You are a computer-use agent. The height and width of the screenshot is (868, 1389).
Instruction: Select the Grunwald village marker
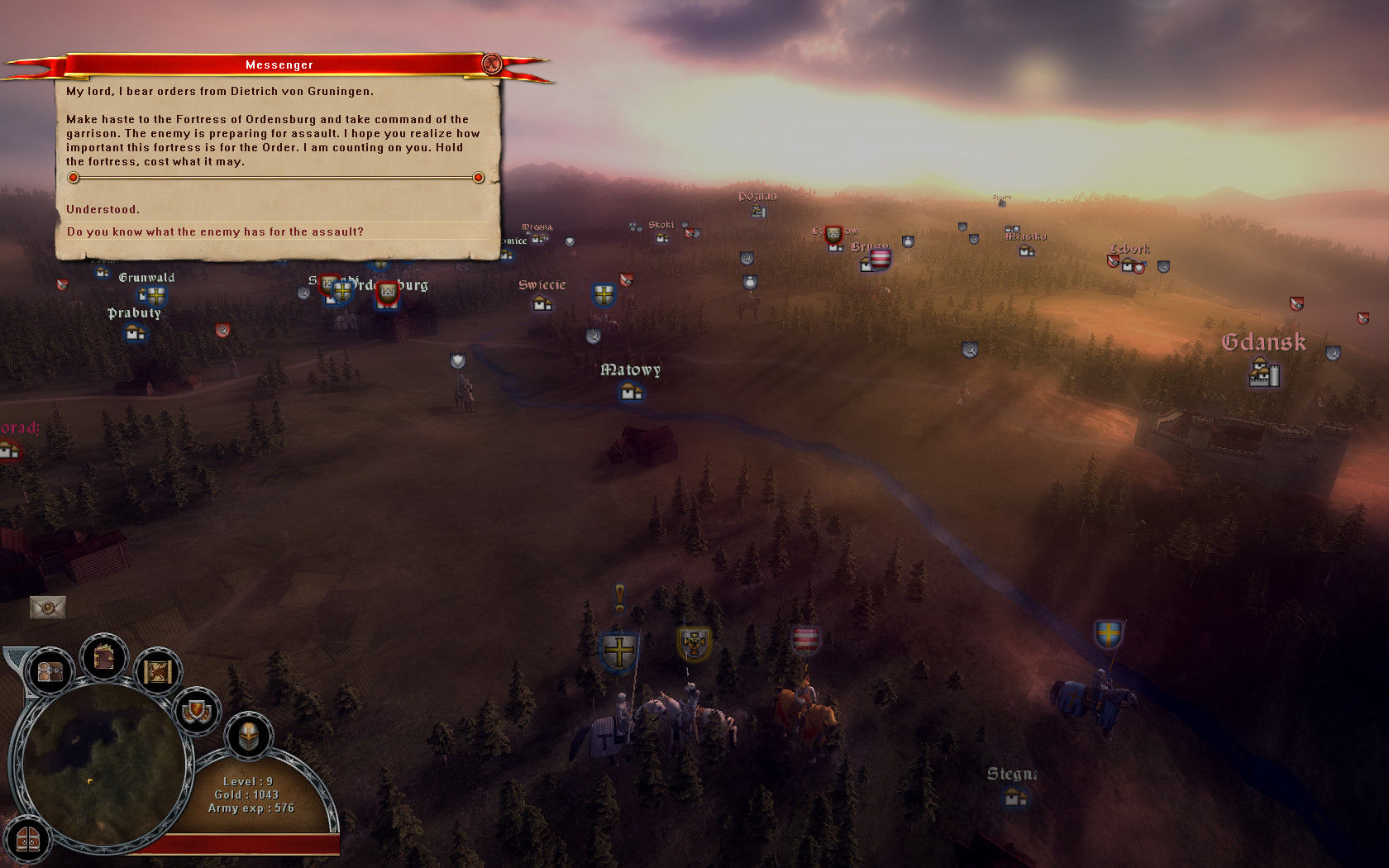(155, 295)
